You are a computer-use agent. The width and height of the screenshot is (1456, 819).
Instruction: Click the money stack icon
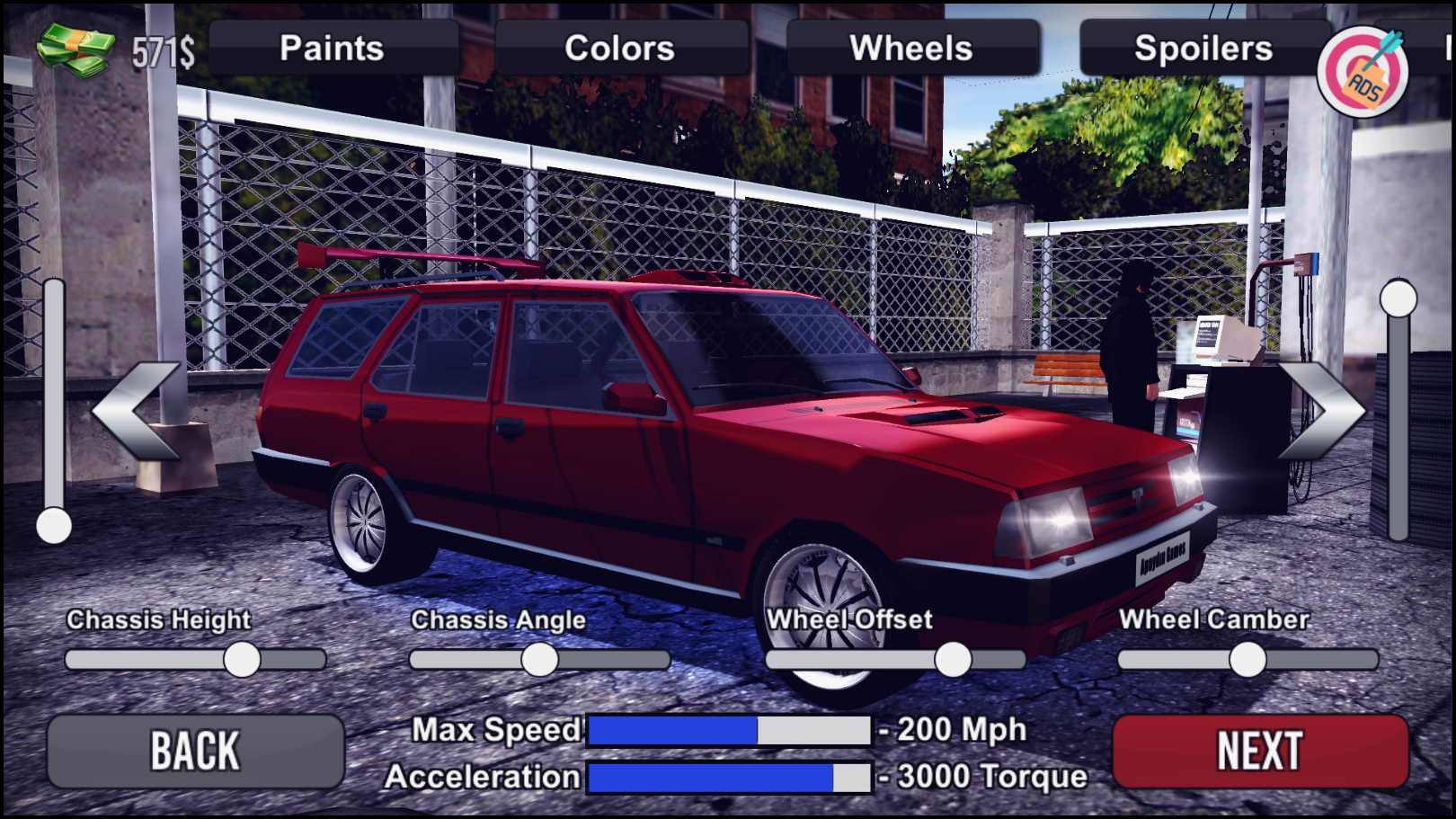click(72, 45)
